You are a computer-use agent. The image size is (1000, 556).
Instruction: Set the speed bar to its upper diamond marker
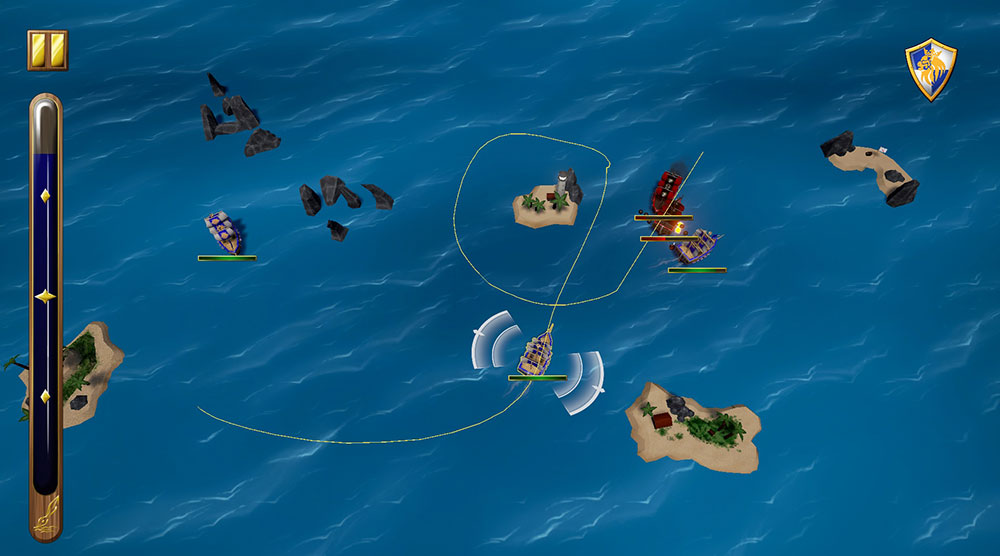point(45,195)
